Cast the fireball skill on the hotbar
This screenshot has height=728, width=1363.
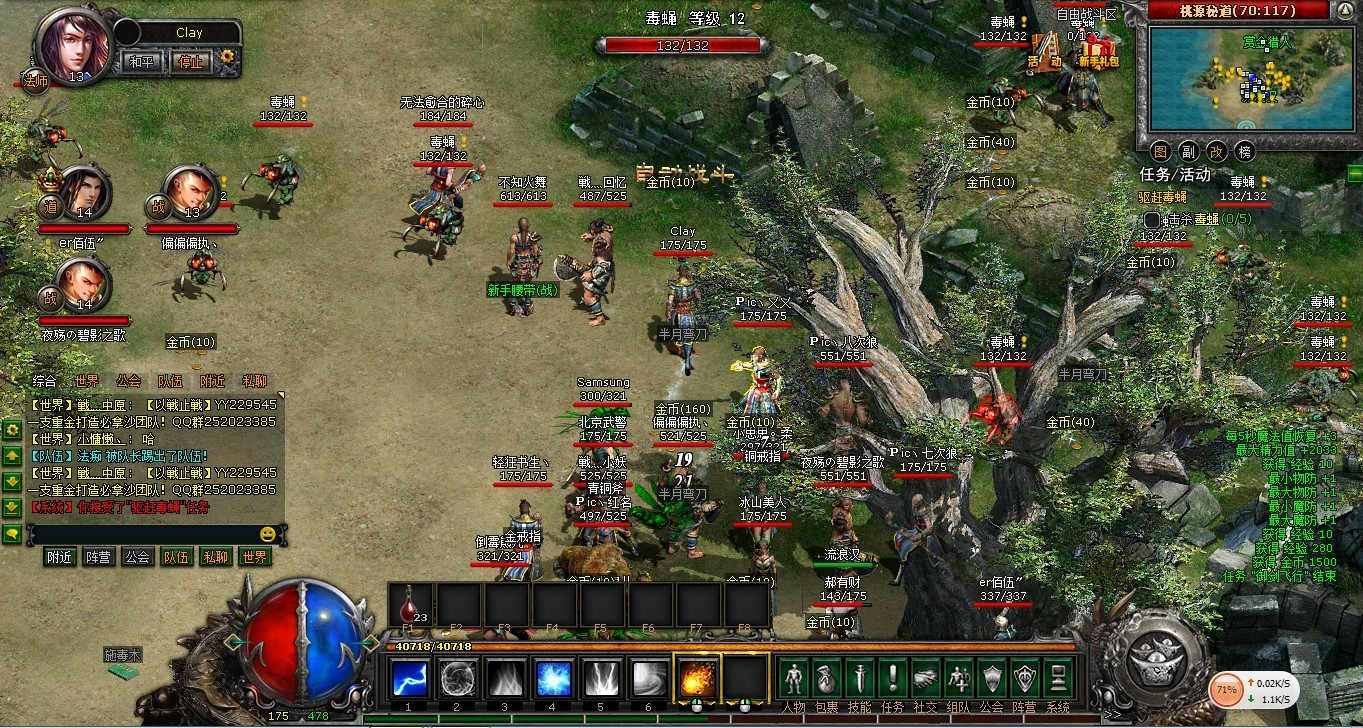tap(697, 679)
